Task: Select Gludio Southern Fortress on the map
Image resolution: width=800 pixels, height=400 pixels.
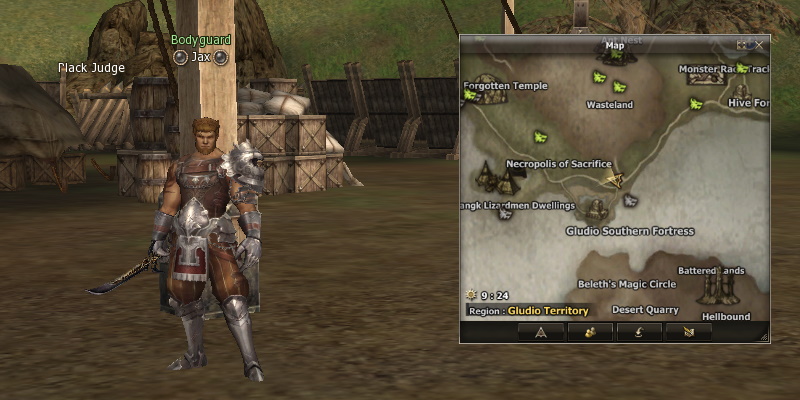Action: (629, 231)
